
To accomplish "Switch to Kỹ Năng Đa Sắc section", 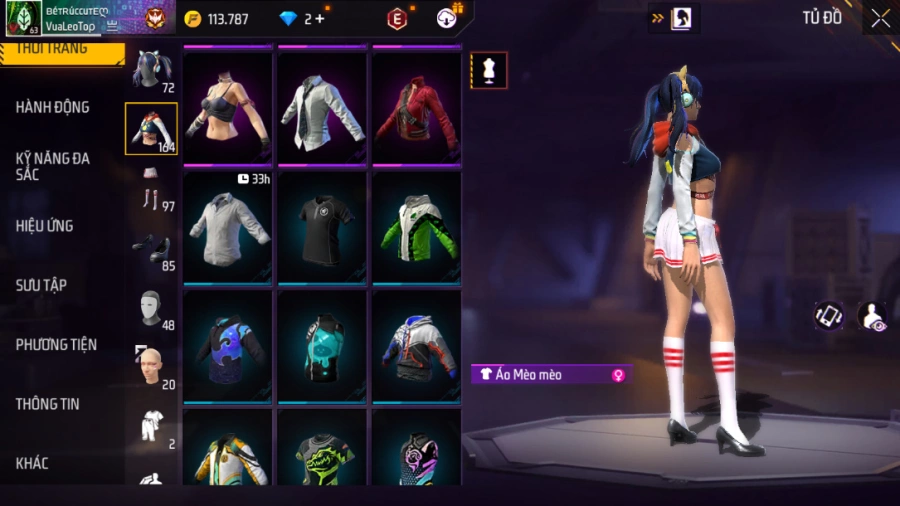I will click(53, 166).
